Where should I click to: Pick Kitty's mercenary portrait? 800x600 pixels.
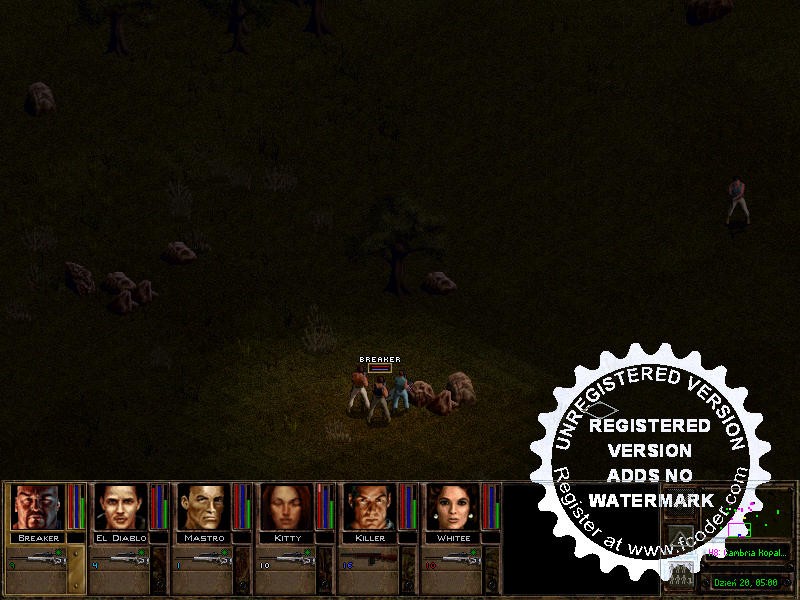pos(287,507)
